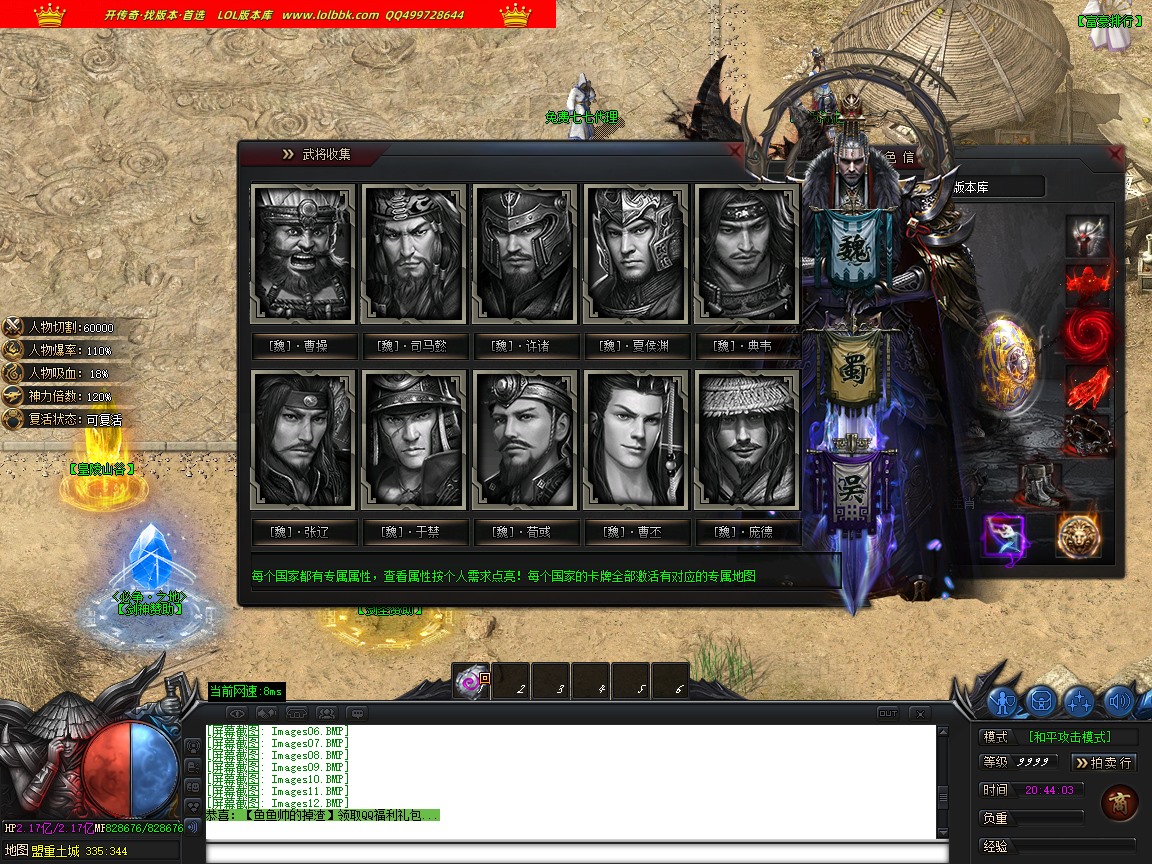Screen dimensions: 1152x864
Task: Select the golden lion medal slot
Action: pyautogui.click(x=1079, y=536)
